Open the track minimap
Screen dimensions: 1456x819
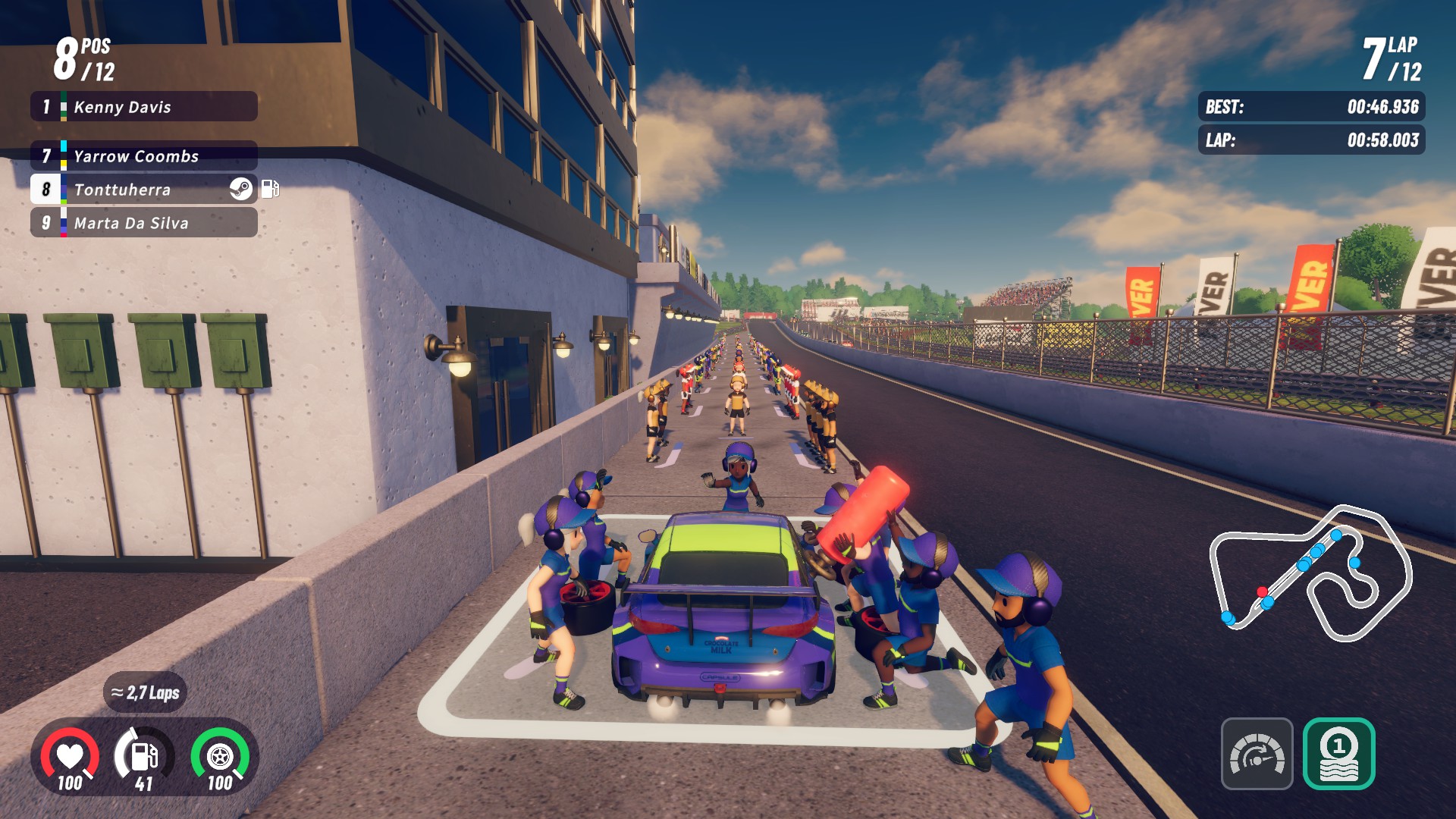tap(1310, 573)
